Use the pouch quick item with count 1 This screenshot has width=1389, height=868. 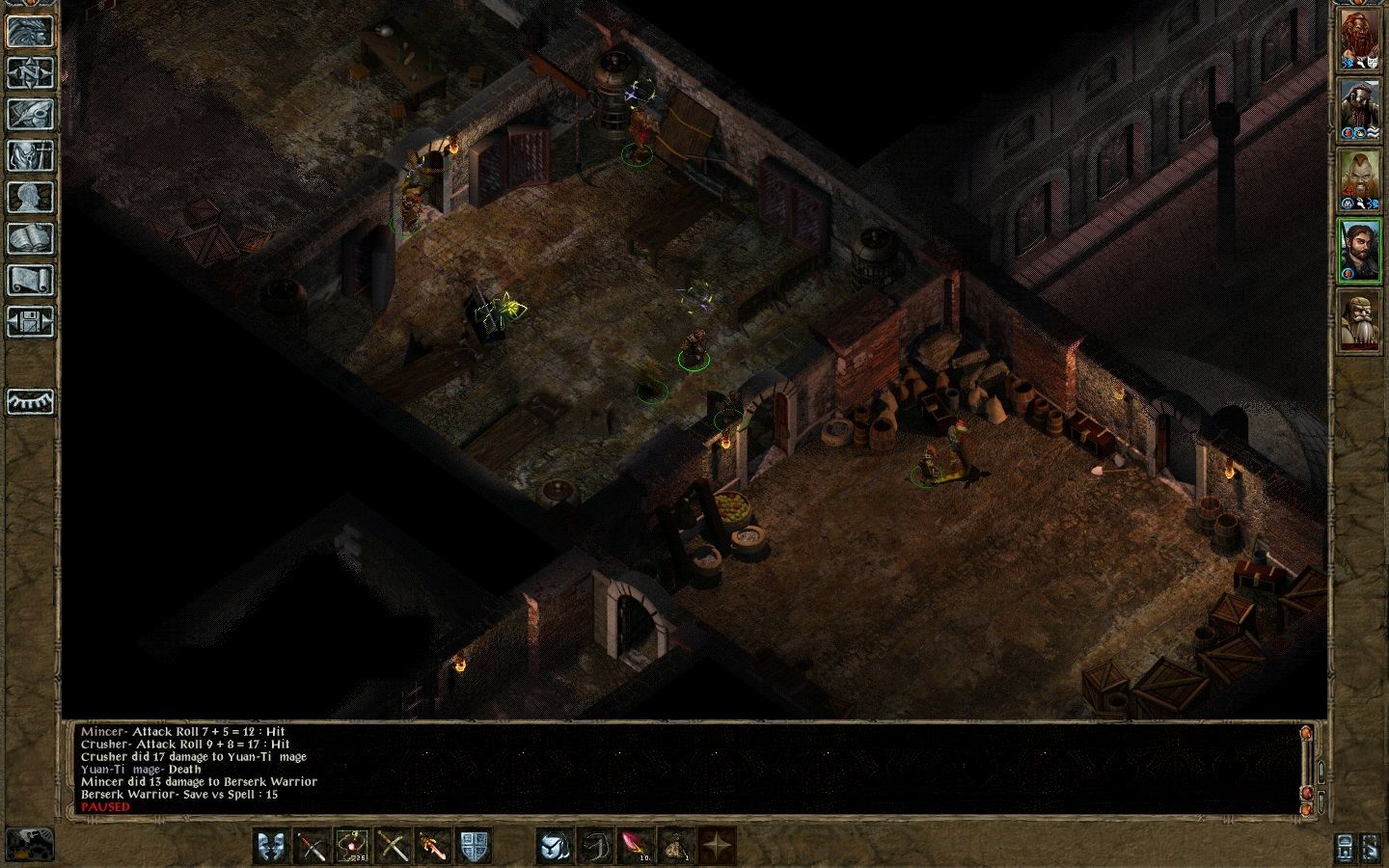click(676, 846)
